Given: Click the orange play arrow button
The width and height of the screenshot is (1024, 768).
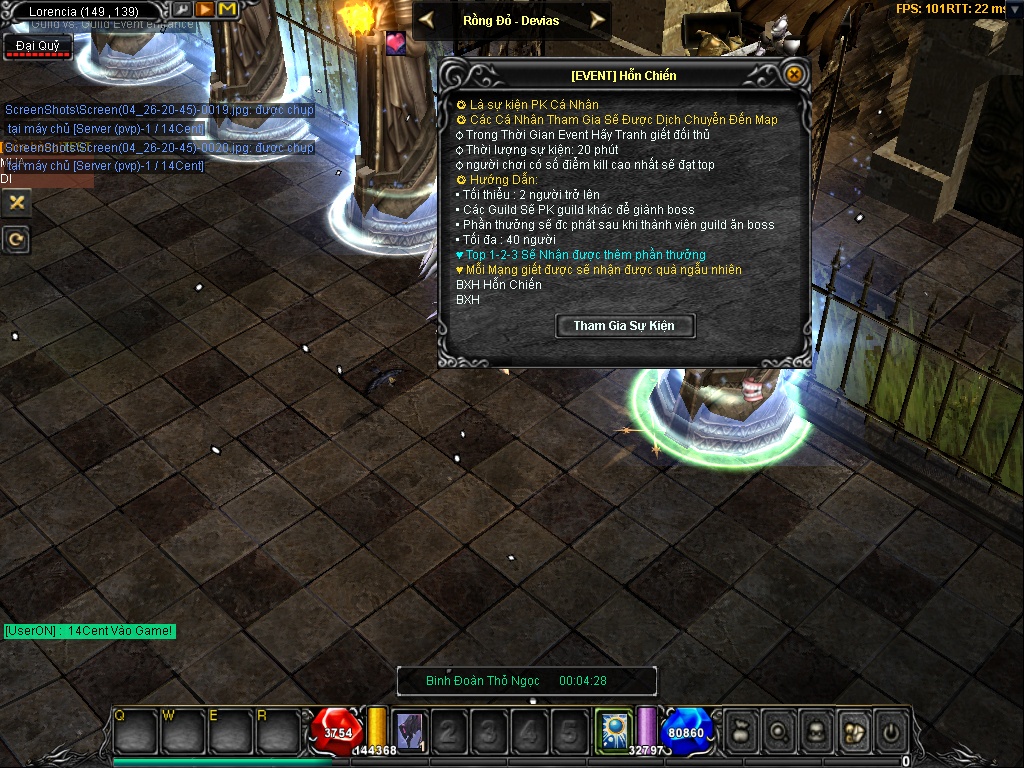Looking at the screenshot, I should 204,10.
